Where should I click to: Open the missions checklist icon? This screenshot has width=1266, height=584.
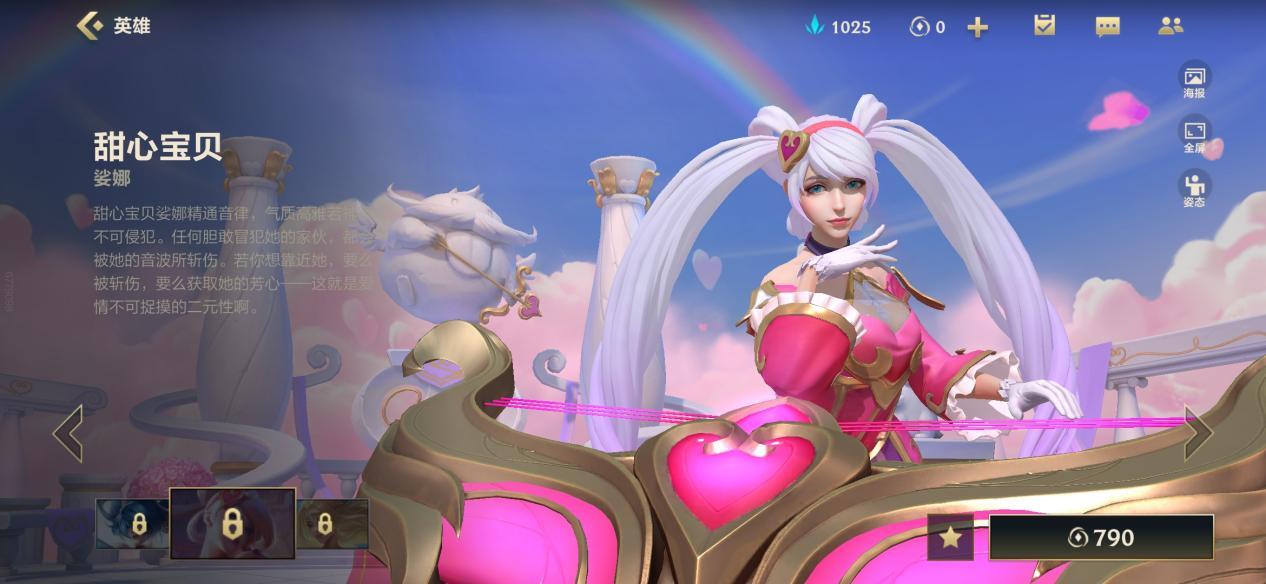1044,26
